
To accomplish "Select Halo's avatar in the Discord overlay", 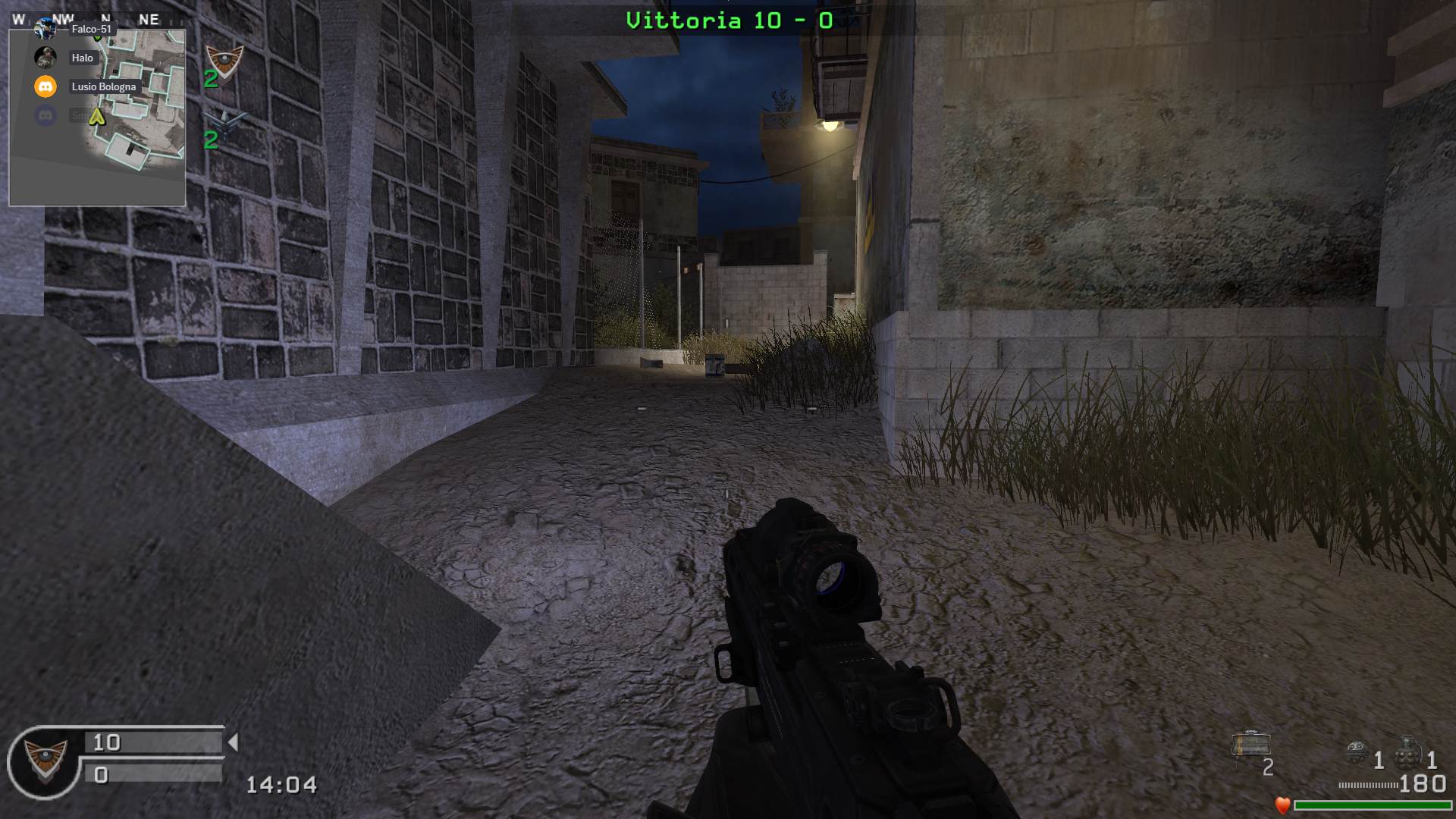I will [45, 58].
